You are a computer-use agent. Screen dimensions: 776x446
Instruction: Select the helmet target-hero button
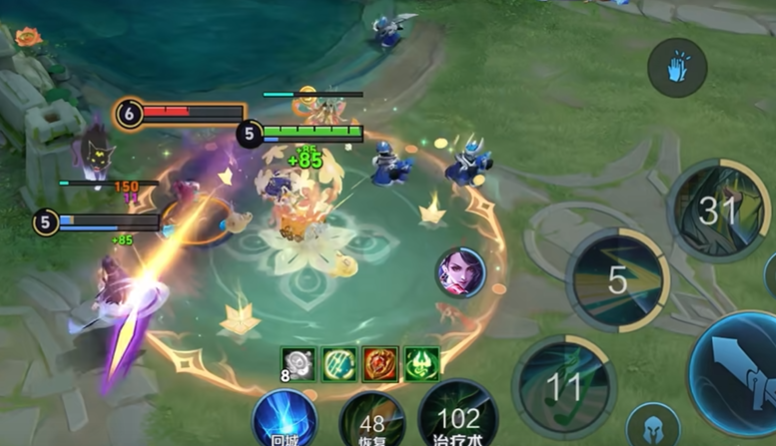[653, 425]
